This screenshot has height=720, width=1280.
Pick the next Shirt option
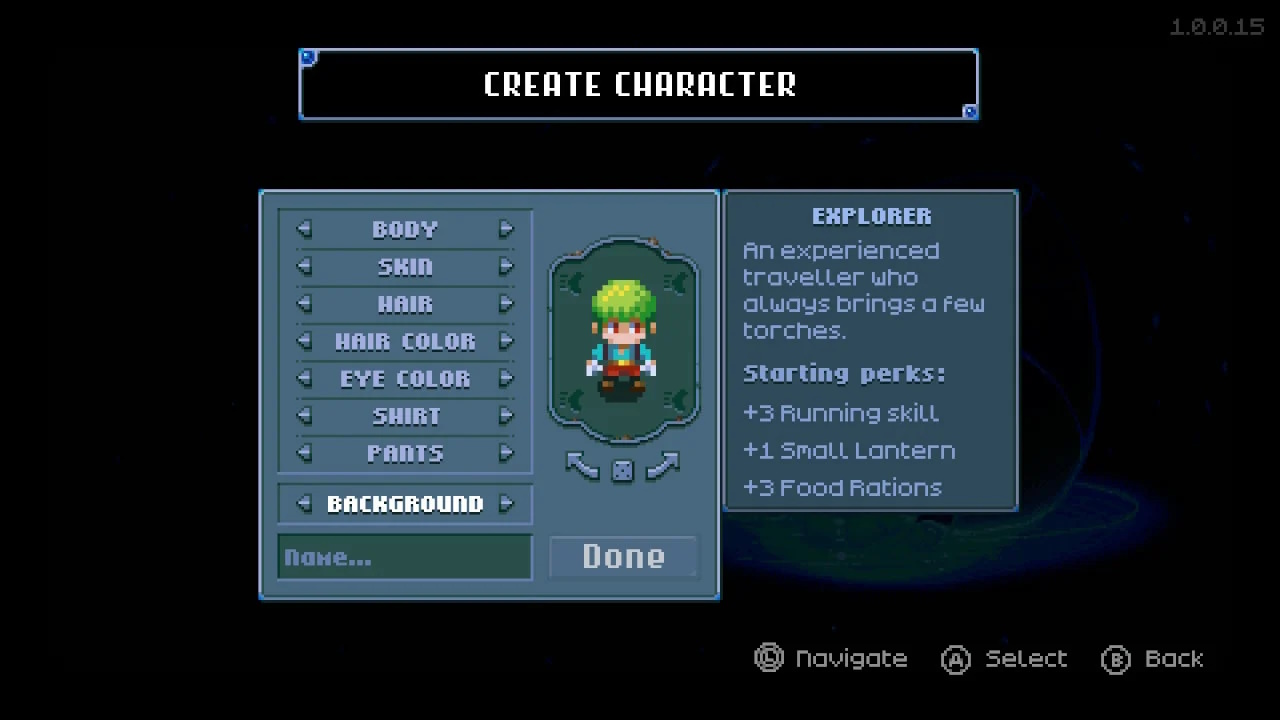click(506, 415)
